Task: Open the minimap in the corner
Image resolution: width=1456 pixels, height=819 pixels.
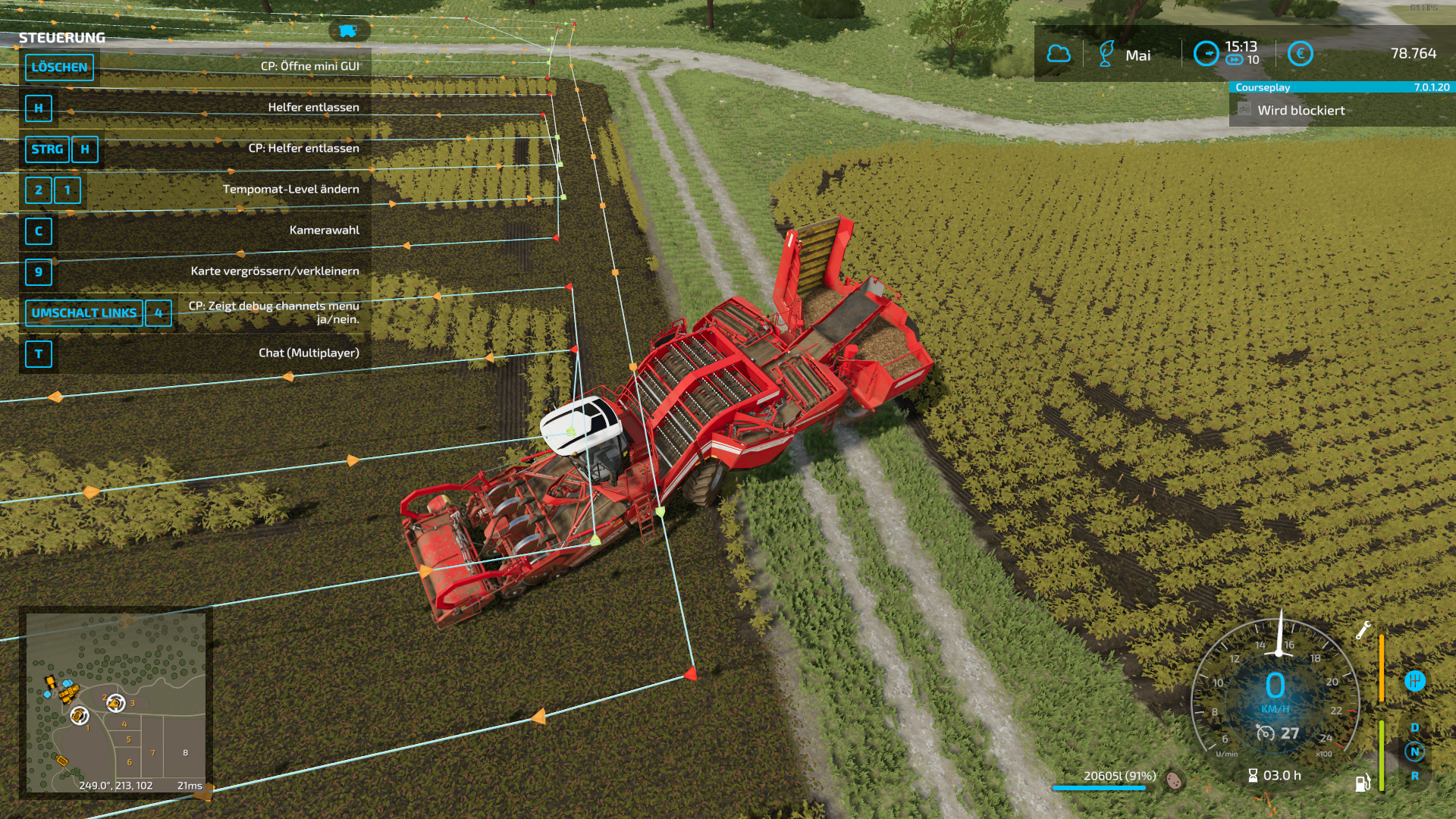Action: (x=116, y=701)
